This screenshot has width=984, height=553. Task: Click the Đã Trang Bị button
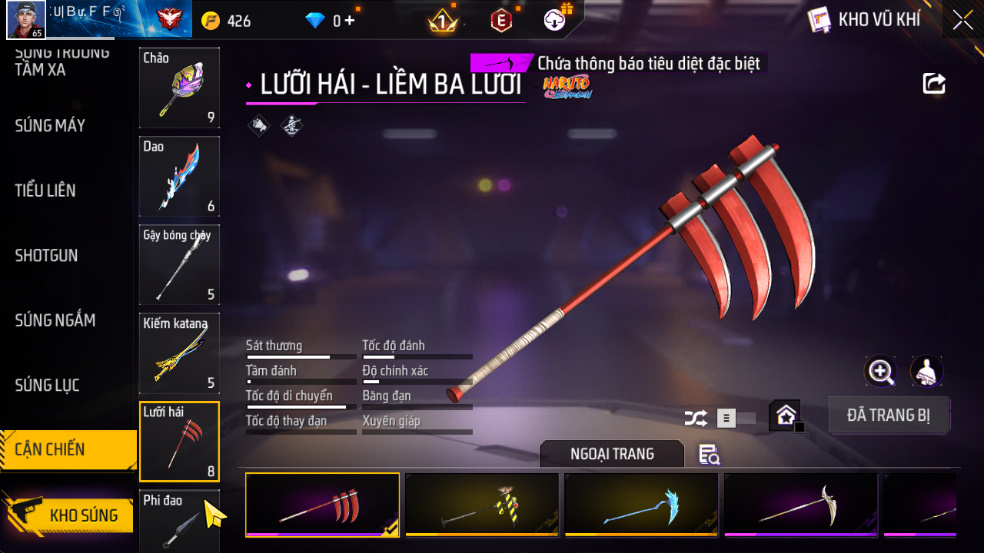coord(888,415)
